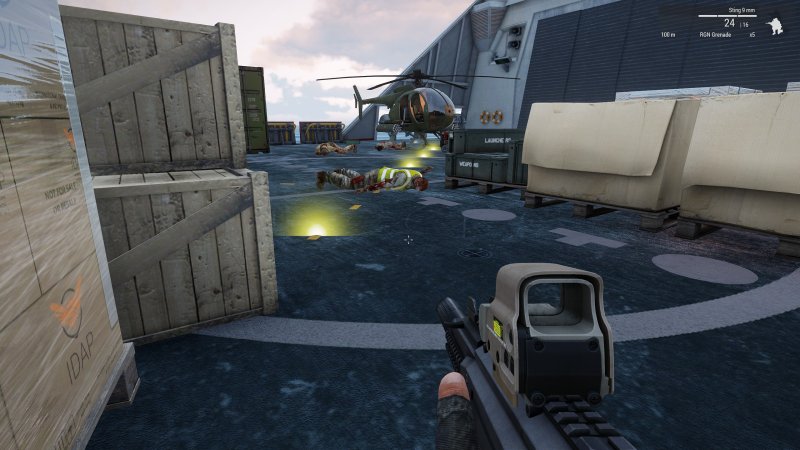Choose the RGN Grenade throwable entry

(716, 35)
